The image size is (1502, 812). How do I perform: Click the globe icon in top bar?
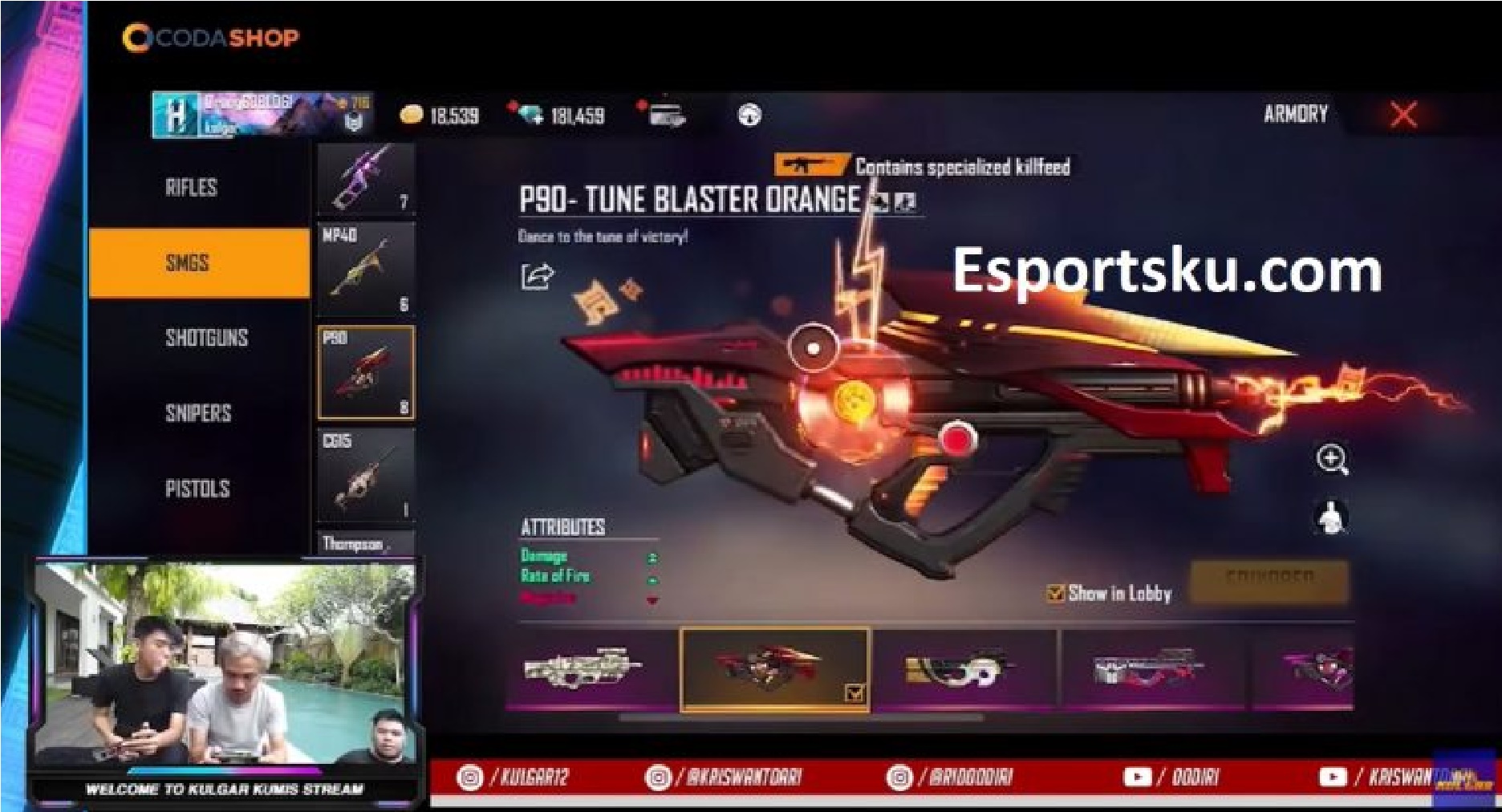748,116
